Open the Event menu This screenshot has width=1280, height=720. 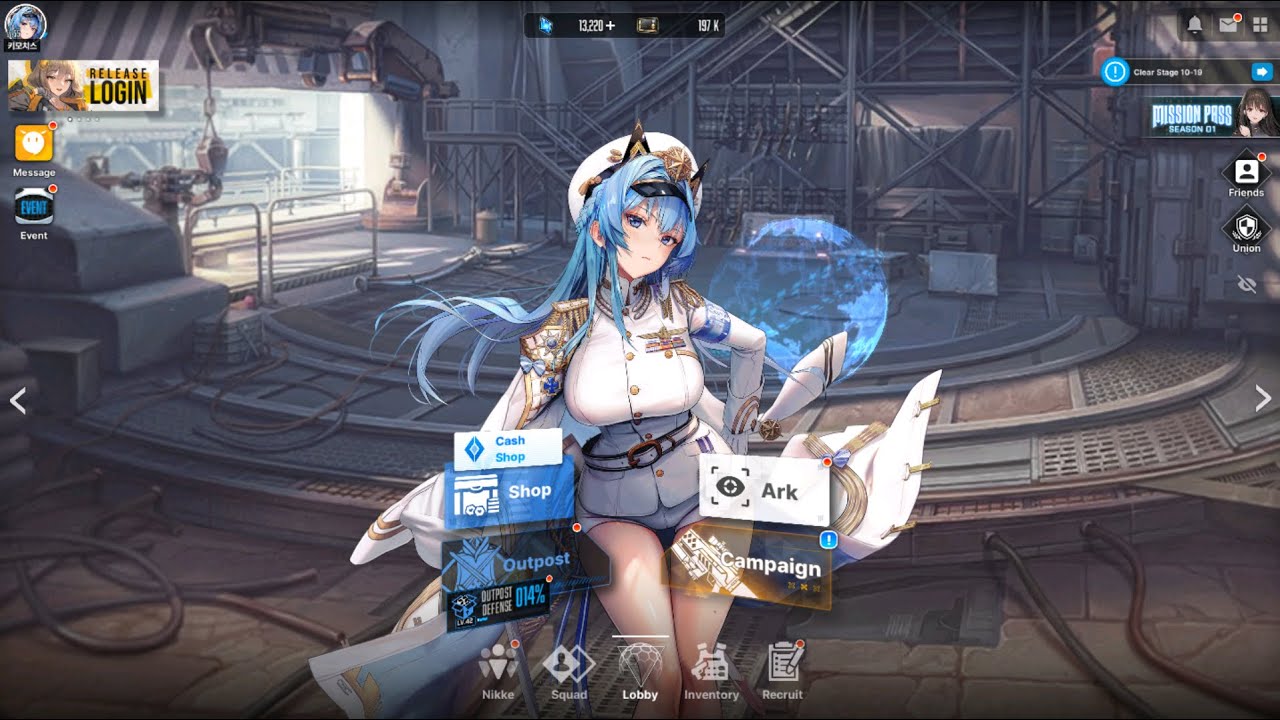(x=34, y=208)
